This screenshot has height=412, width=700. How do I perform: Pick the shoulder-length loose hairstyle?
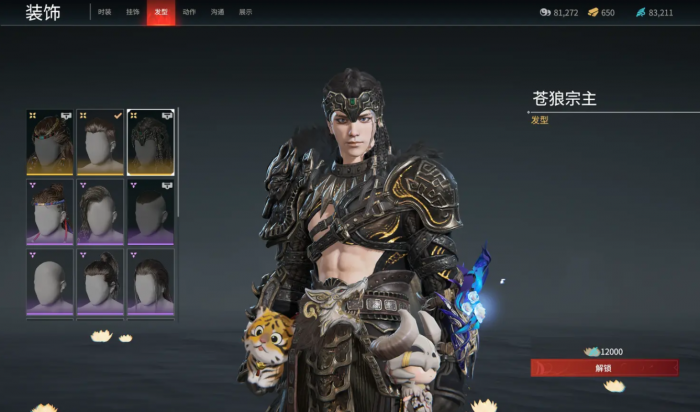tap(150, 282)
